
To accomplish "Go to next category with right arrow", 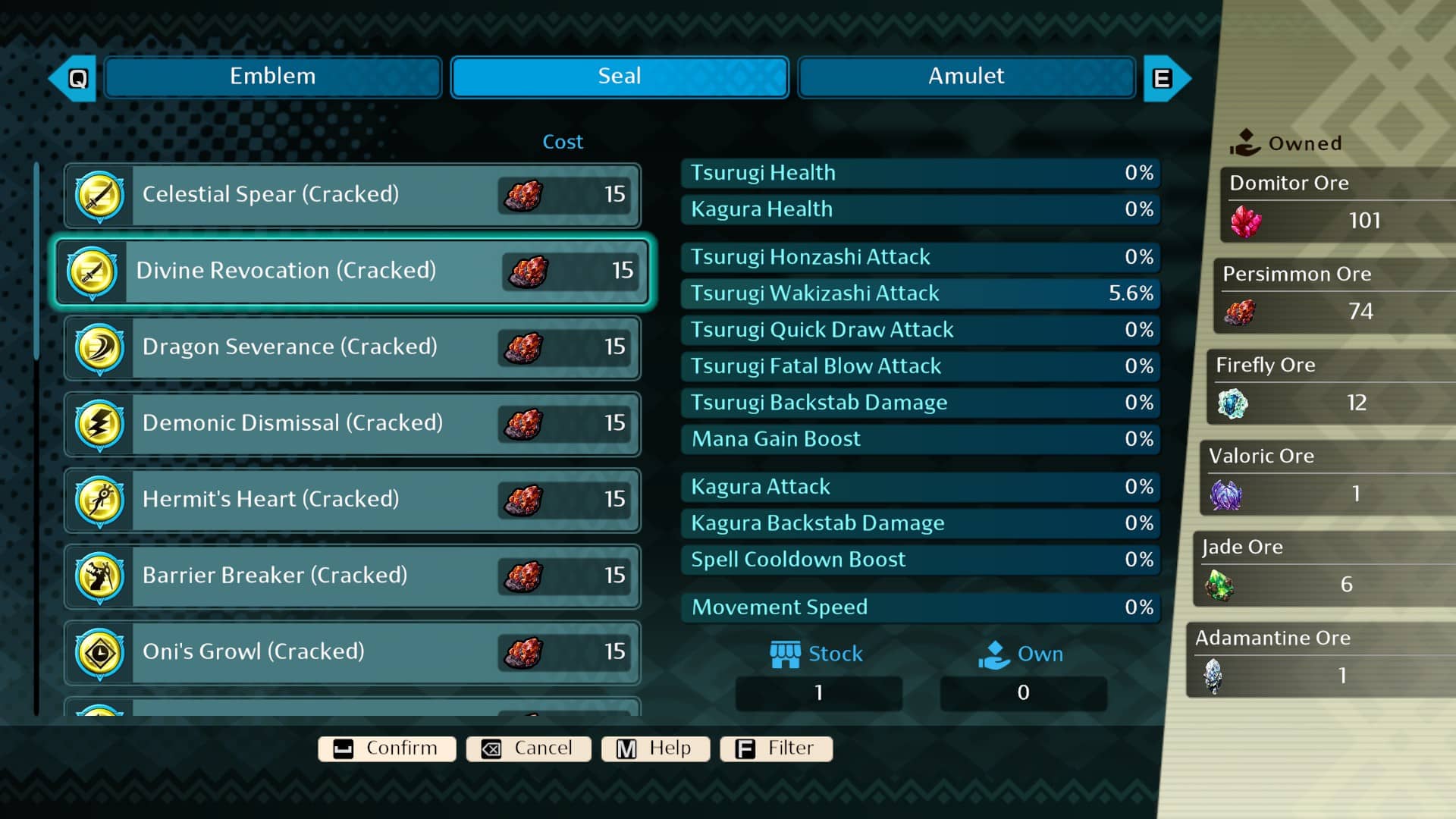I will (x=1165, y=78).
